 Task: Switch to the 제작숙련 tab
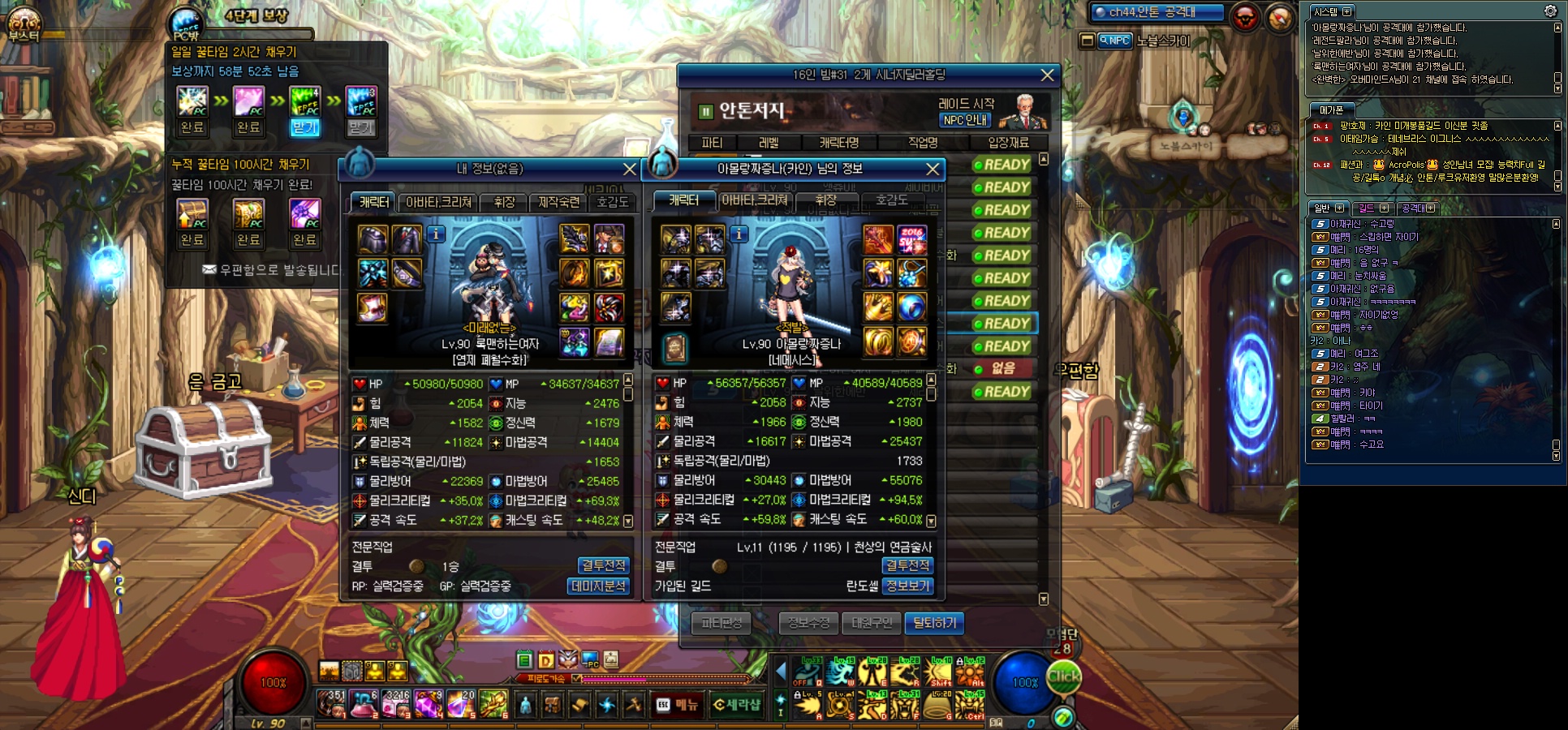(559, 202)
